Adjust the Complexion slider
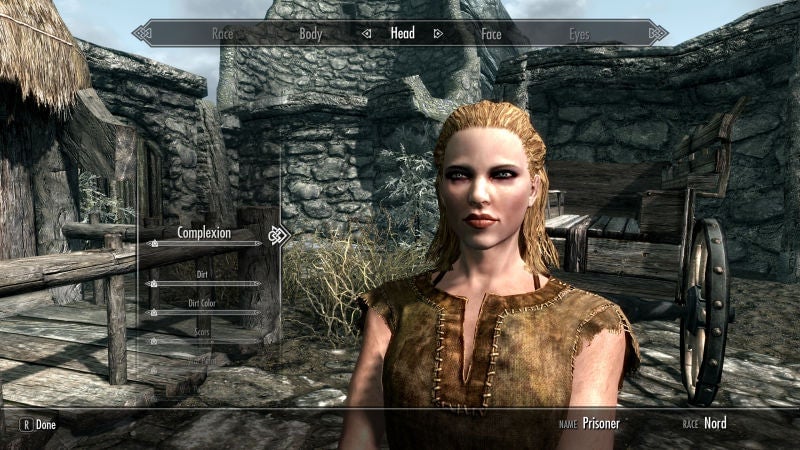 point(204,244)
